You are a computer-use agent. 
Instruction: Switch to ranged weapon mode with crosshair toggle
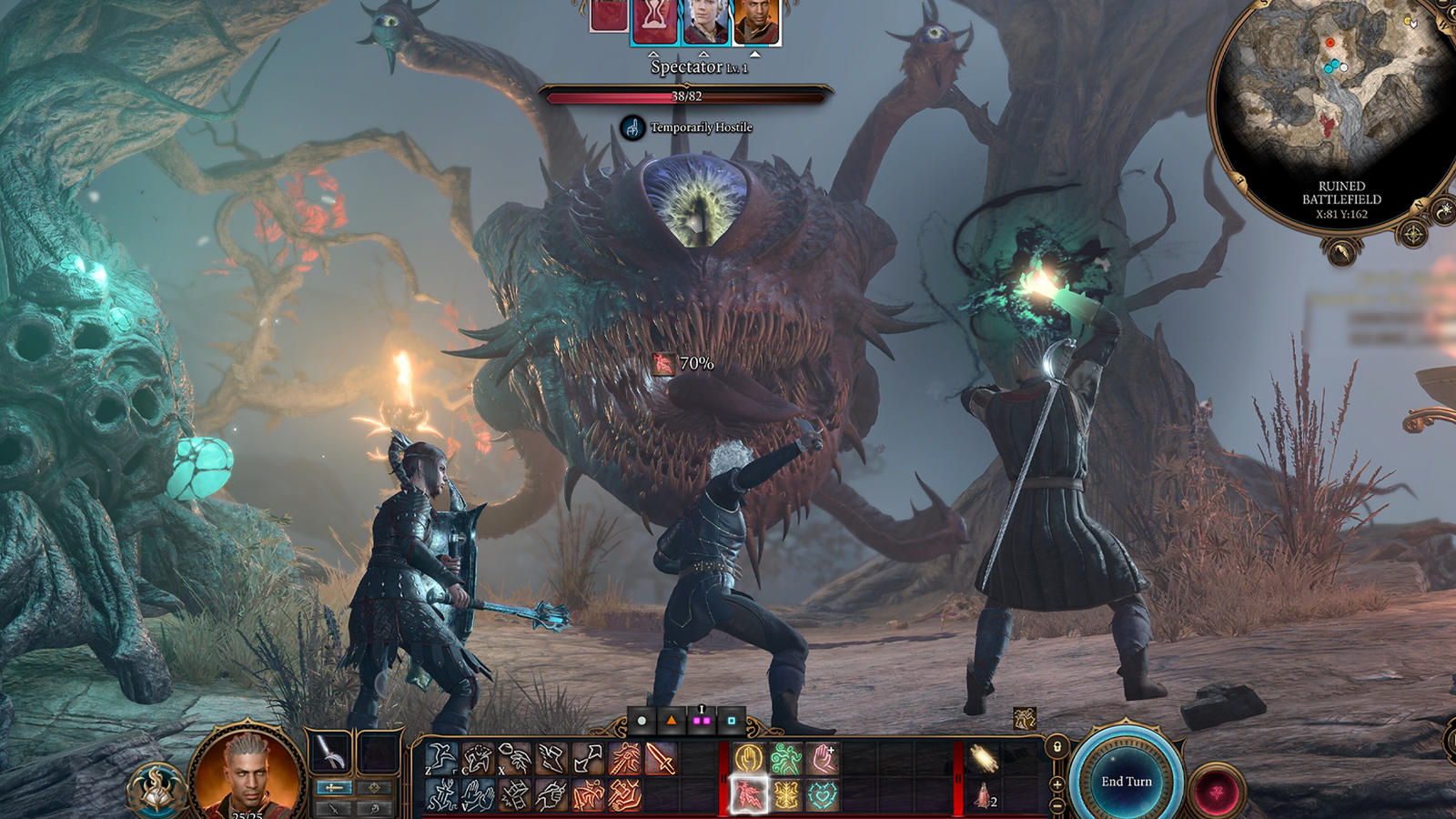click(x=374, y=788)
